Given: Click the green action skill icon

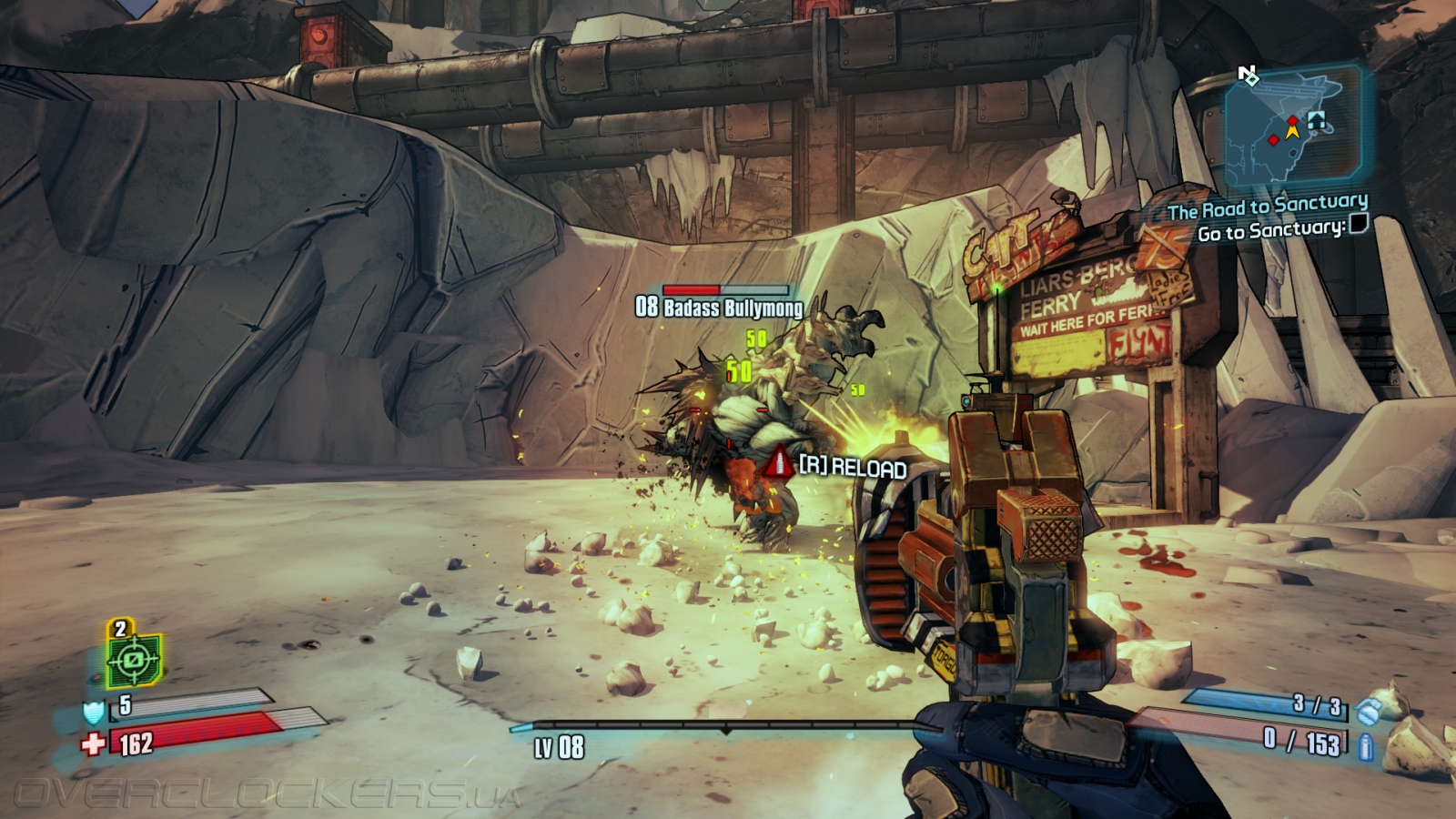Looking at the screenshot, I should (134, 659).
